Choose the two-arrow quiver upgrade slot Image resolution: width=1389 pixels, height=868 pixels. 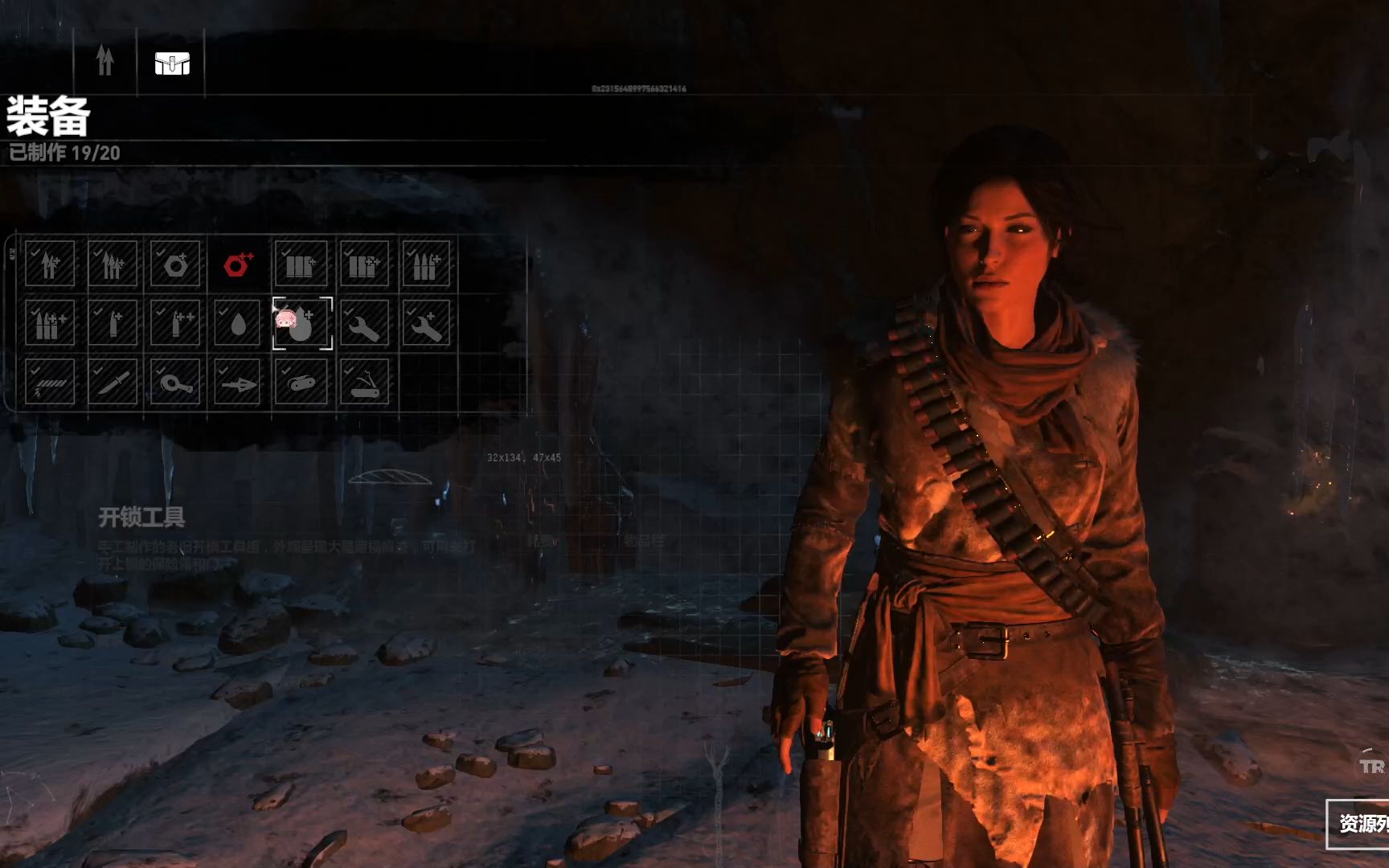point(50,264)
